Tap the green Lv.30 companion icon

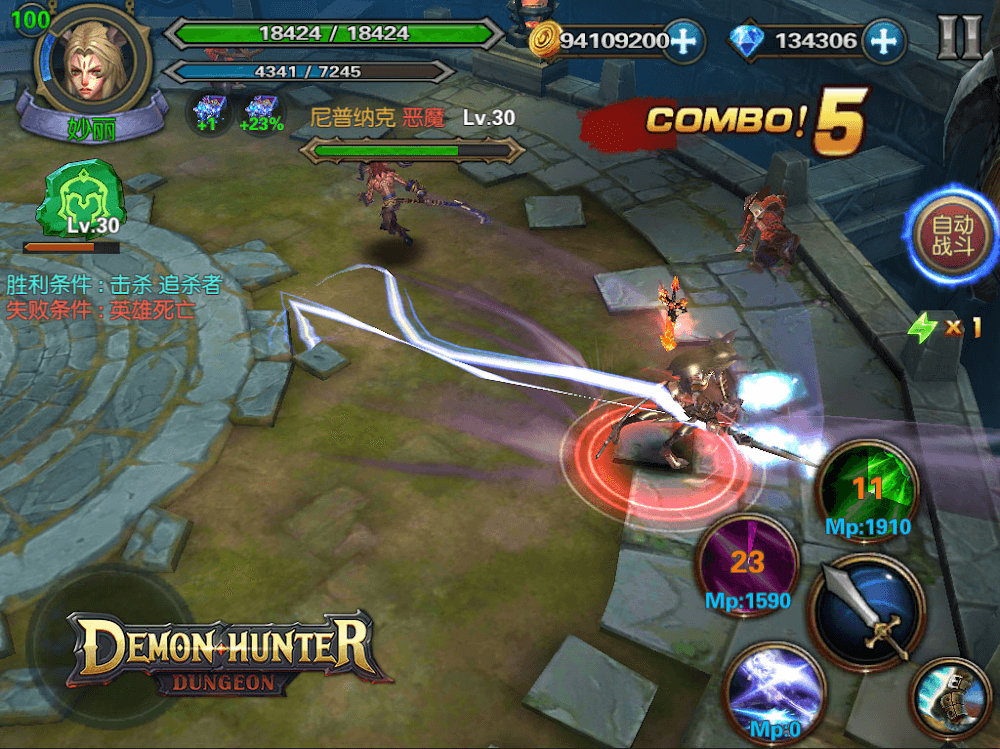(78, 203)
